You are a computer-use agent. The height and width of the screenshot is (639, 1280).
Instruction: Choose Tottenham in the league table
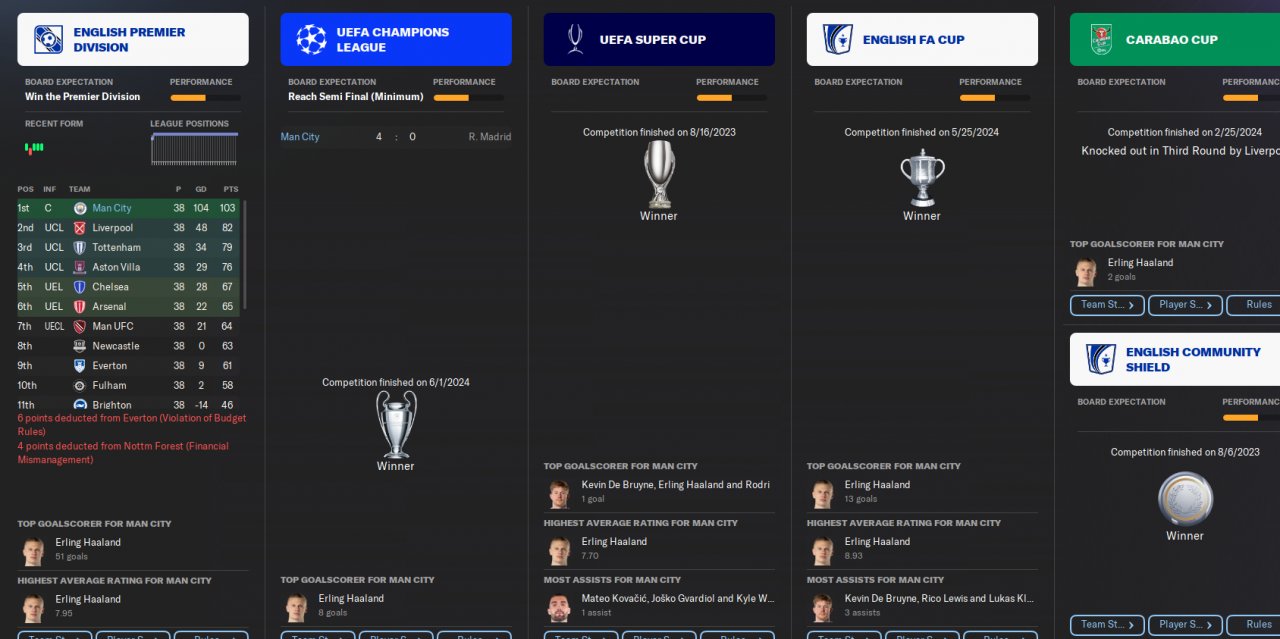pos(116,247)
